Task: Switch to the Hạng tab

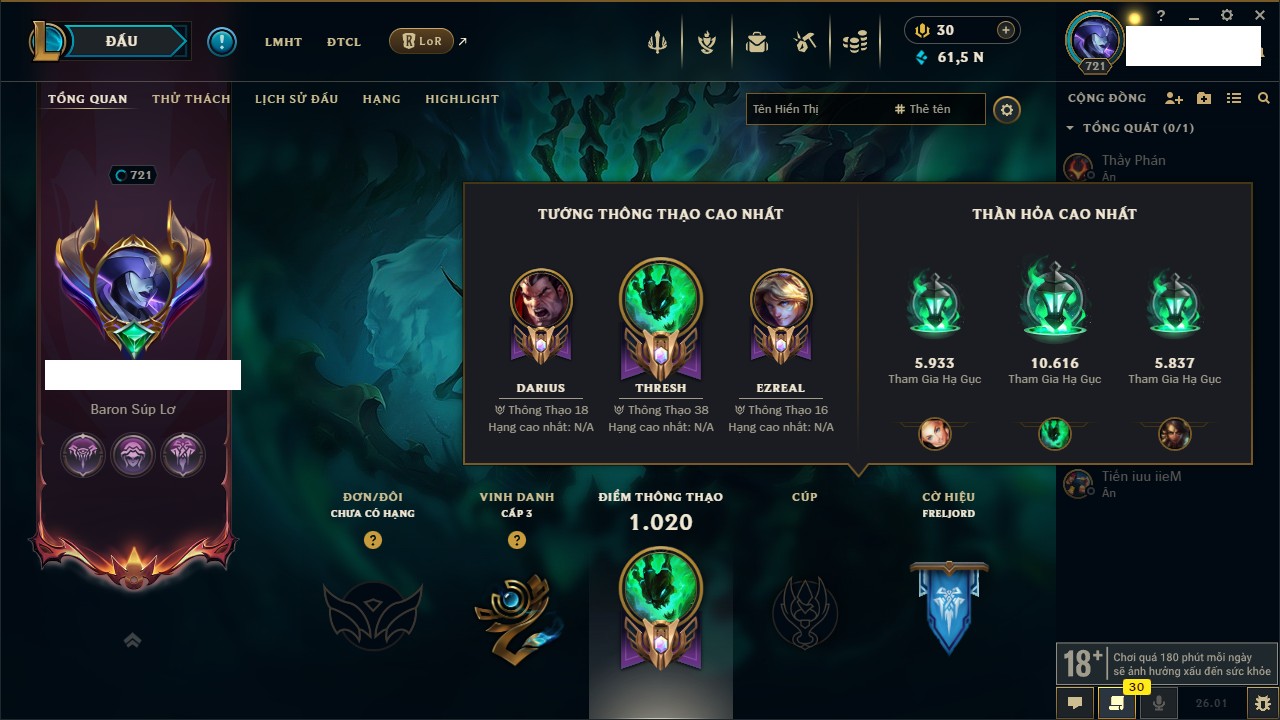Action: pos(381,99)
